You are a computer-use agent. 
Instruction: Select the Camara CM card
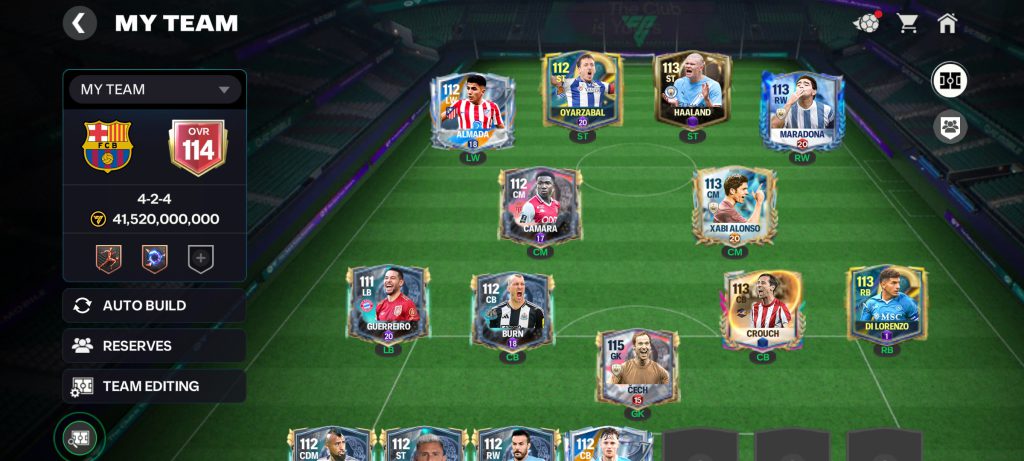coord(540,205)
